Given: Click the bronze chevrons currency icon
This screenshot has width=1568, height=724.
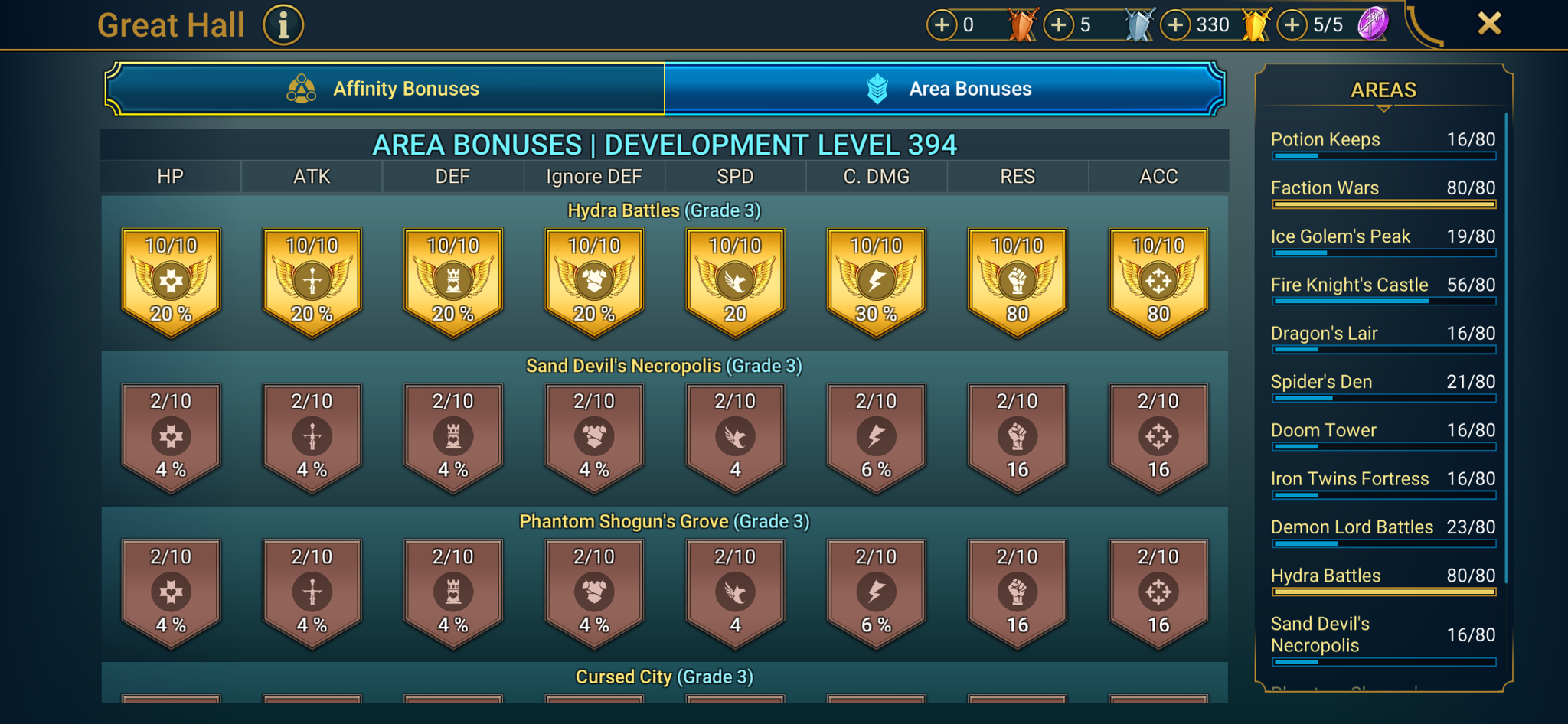Looking at the screenshot, I should pyautogui.click(x=1024, y=23).
